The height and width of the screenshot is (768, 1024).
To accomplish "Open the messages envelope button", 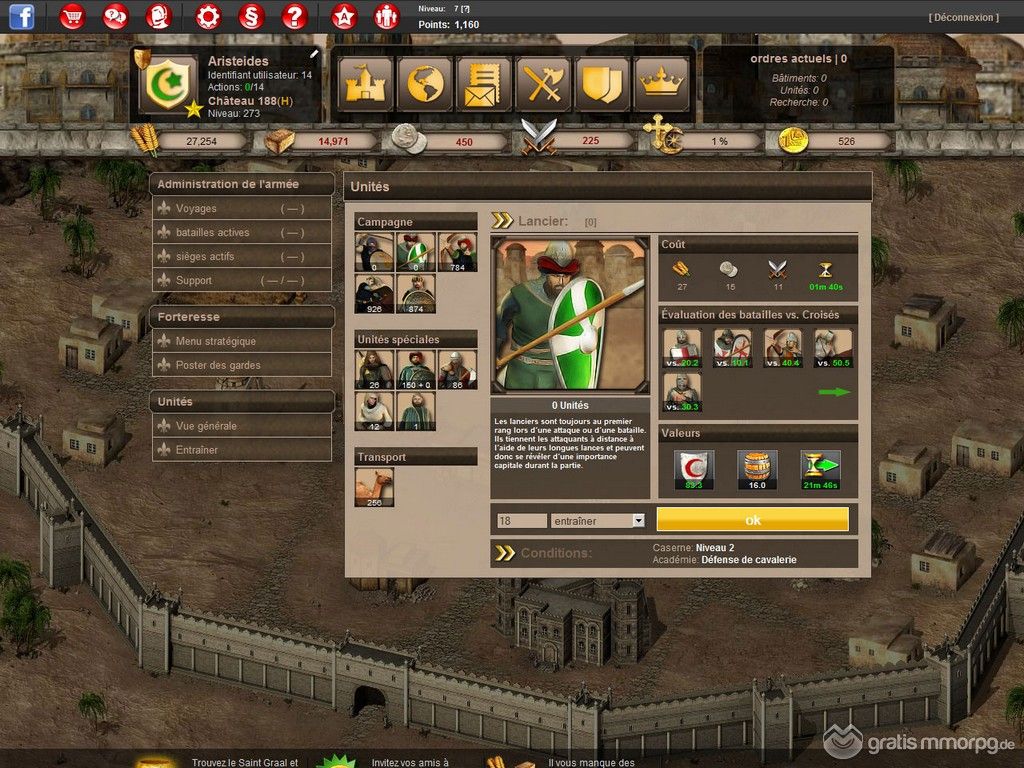I will pyautogui.click(x=484, y=84).
